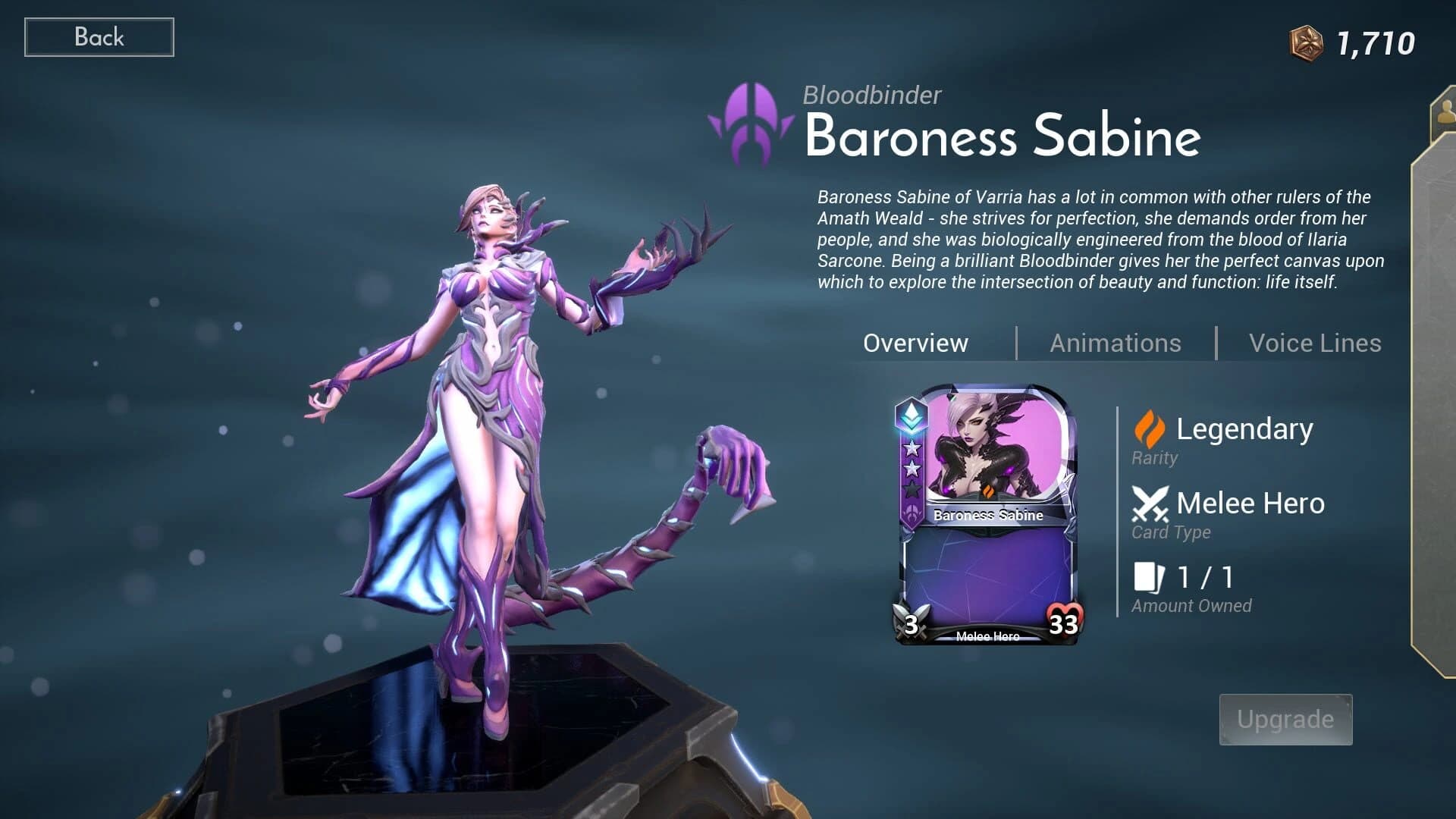
Task: Click the small Bloodbinder sigil below the stars
Action: (913, 510)
